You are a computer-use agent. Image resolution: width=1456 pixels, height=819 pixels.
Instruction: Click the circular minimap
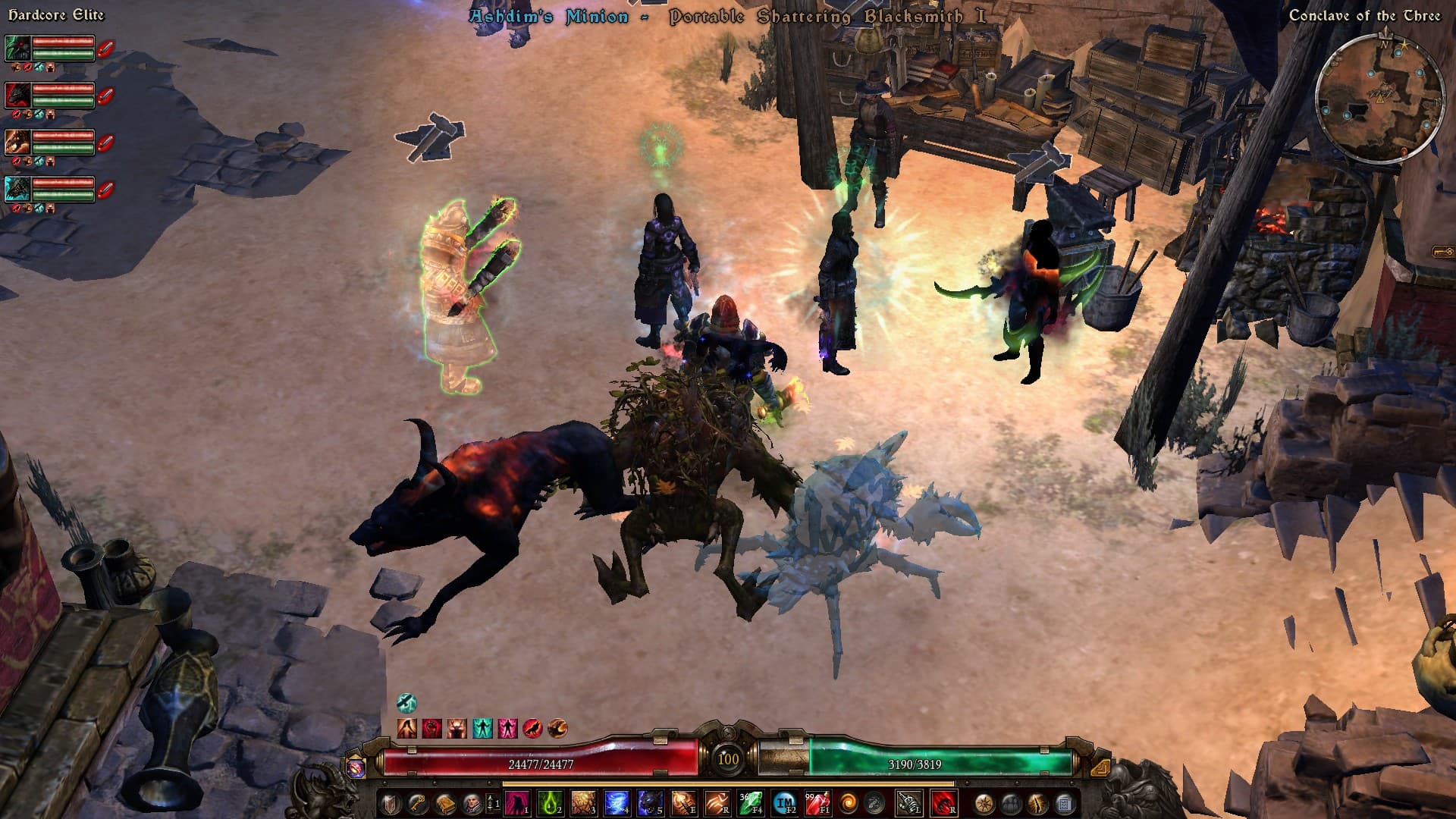(x=1379, y=99)
